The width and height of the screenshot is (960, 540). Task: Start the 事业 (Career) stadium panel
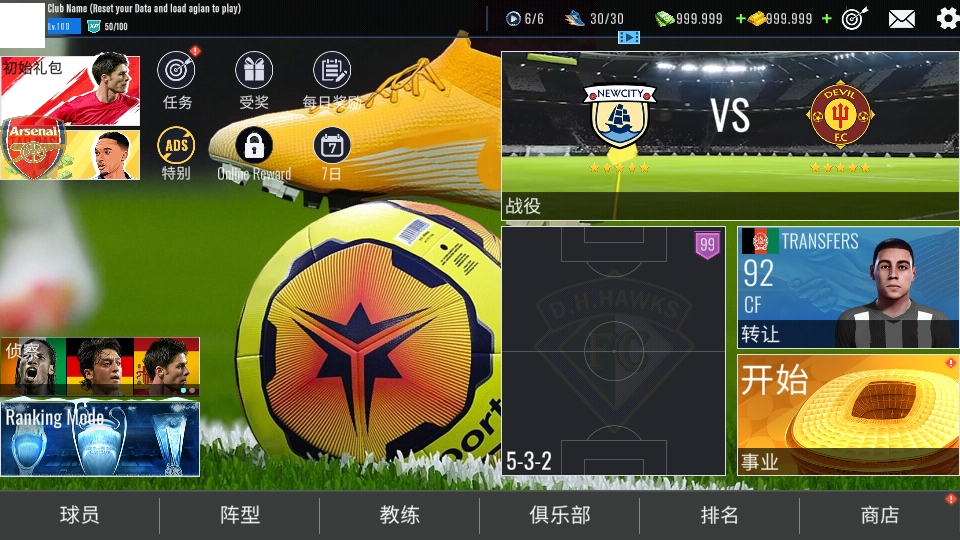(848, 414)
